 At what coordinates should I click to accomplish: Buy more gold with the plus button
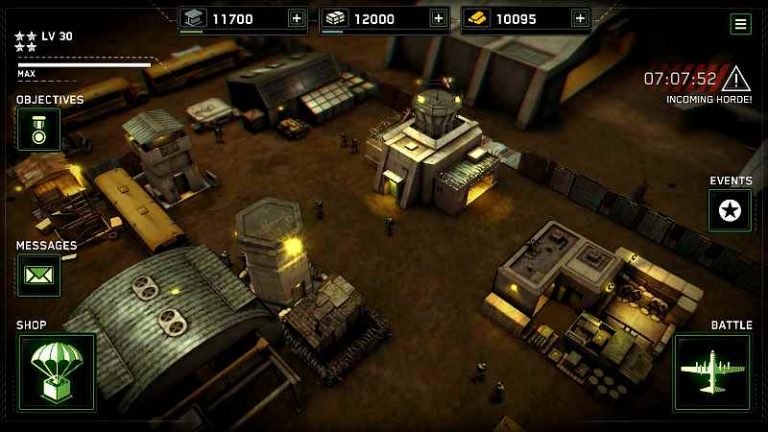coord(580,18)
